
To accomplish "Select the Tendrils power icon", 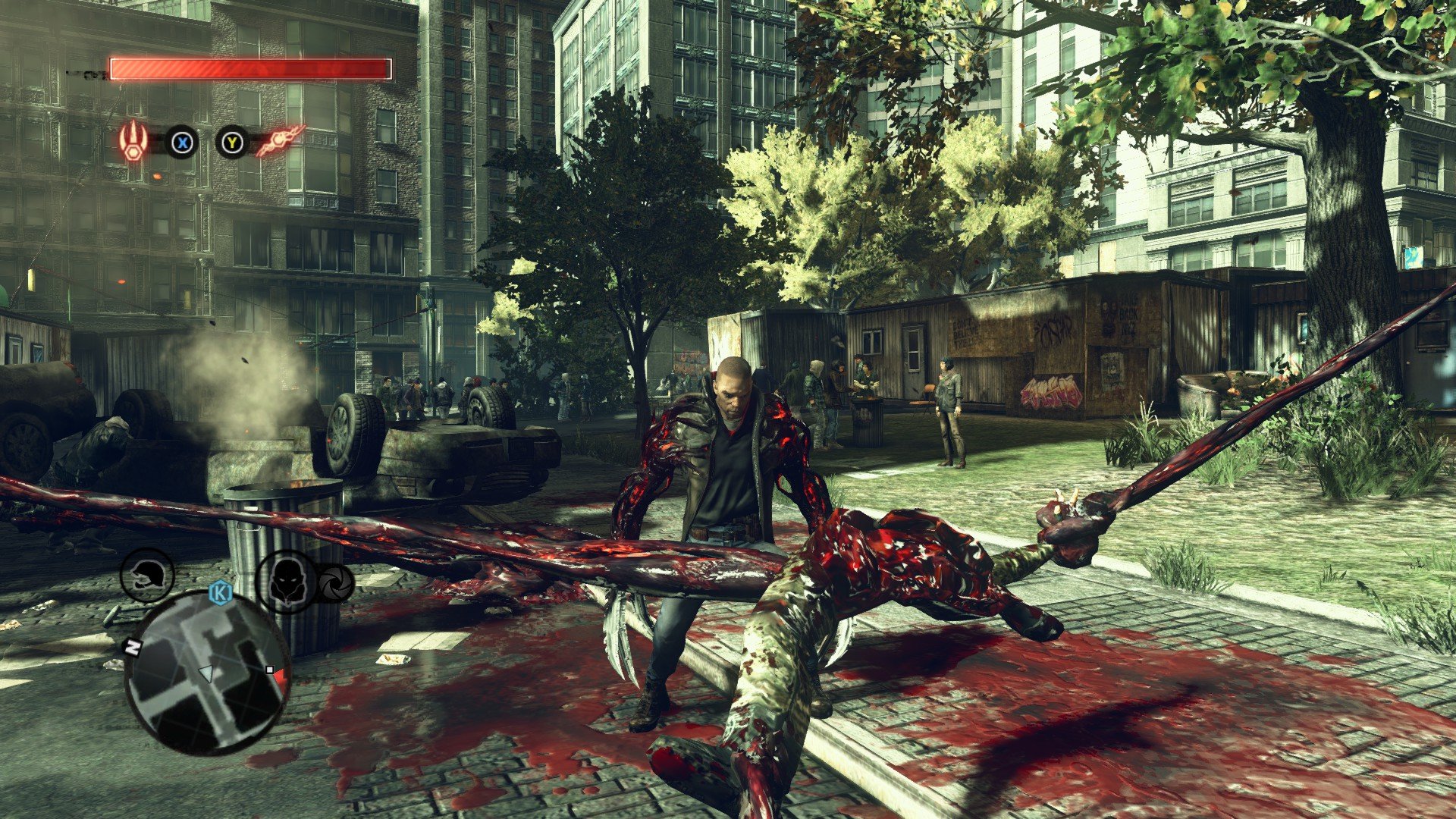I will pos(280,141).
